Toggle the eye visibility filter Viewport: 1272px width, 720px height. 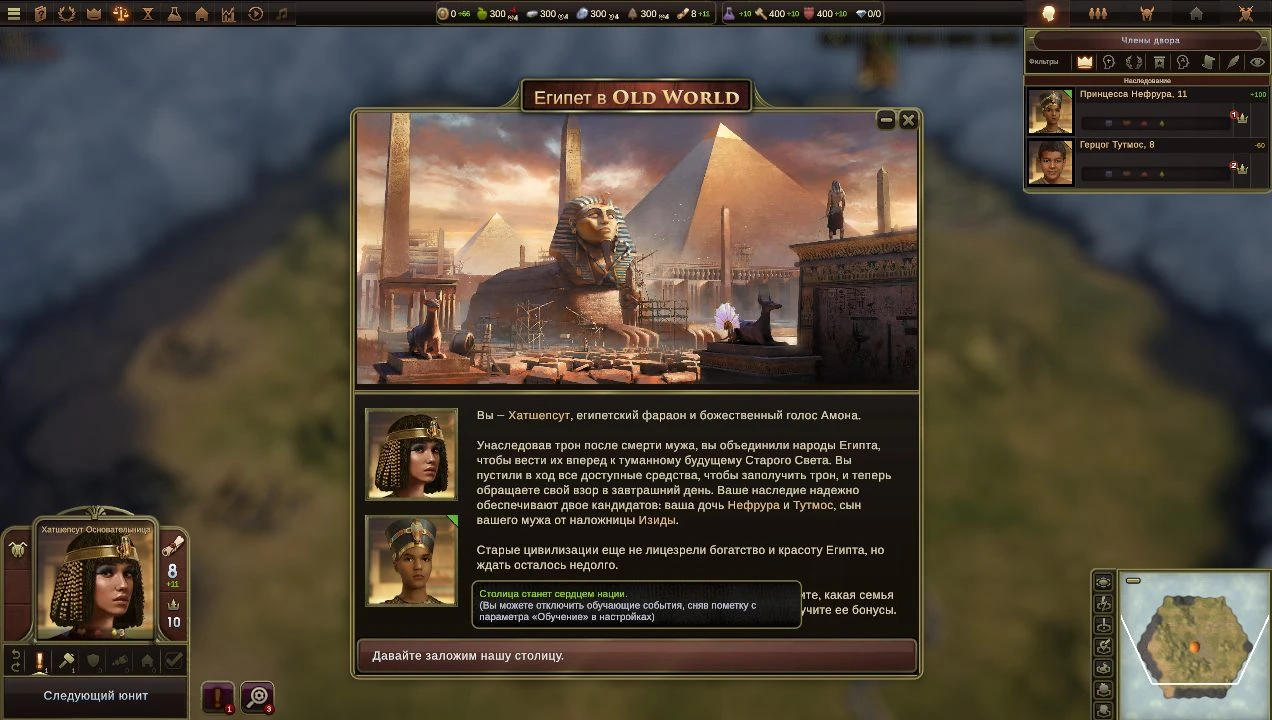tap(1257, 62)
